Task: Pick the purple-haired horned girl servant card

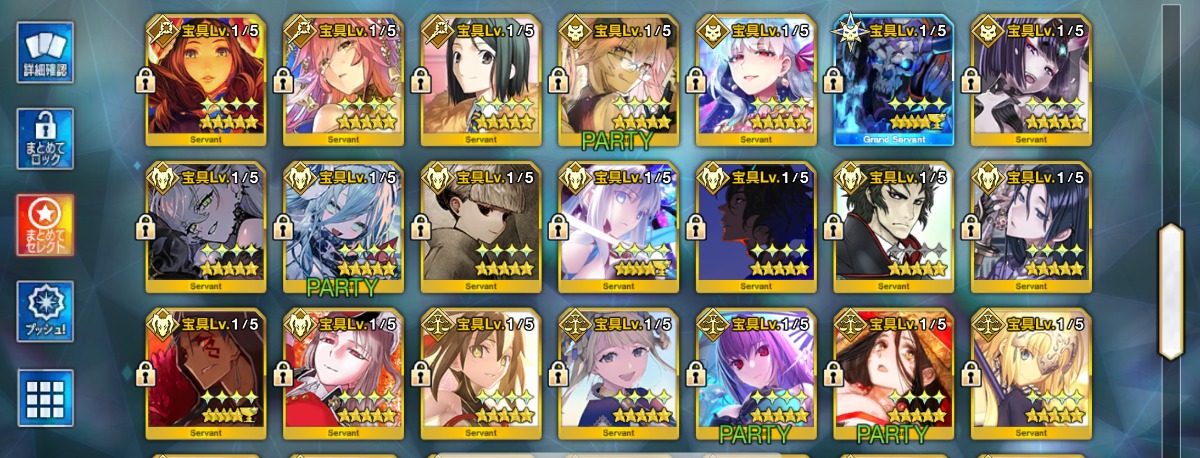Action: pyautogui.click(x=1031, y=80)
